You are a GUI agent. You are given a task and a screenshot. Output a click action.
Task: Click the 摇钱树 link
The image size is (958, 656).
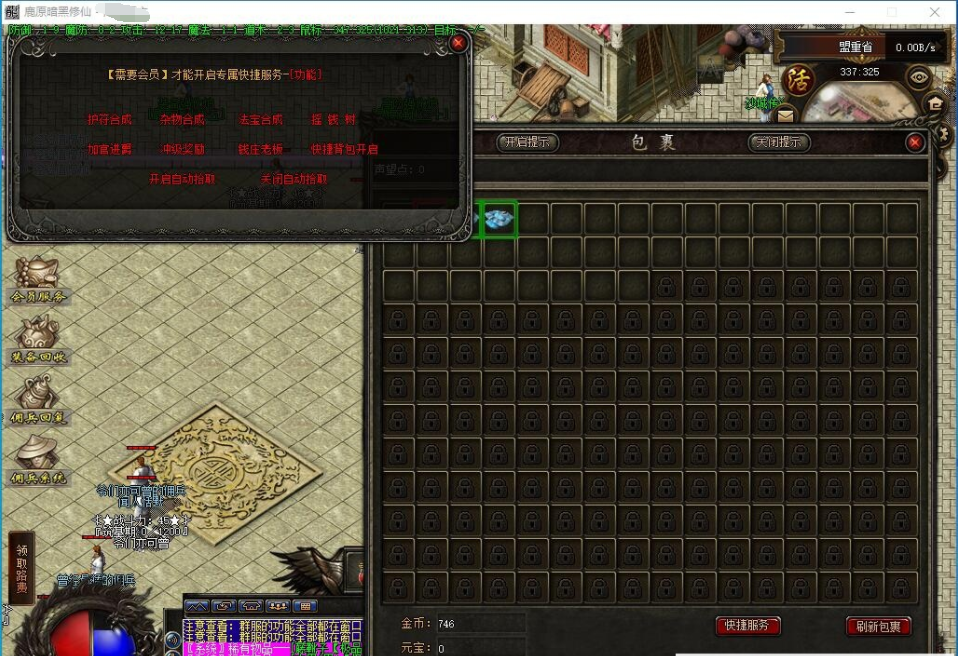click(x=334, y=119)
